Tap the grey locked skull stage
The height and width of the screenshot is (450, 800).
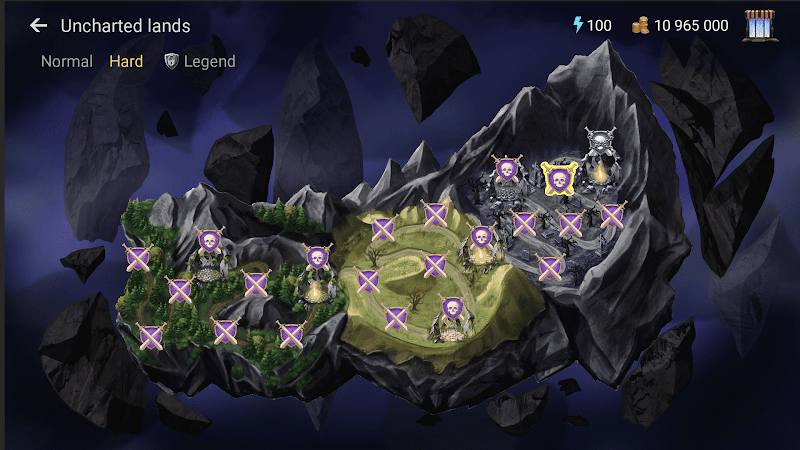600,142
